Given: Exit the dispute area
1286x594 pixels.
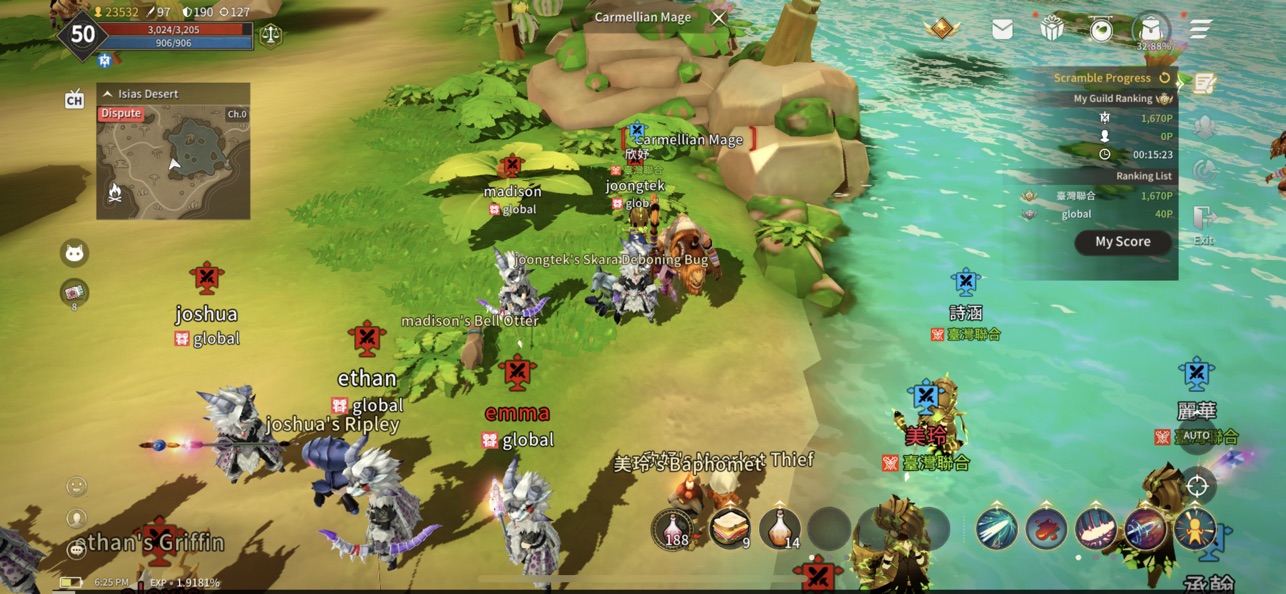Looking at the screenshot, I should click(x=1203, y=224).
